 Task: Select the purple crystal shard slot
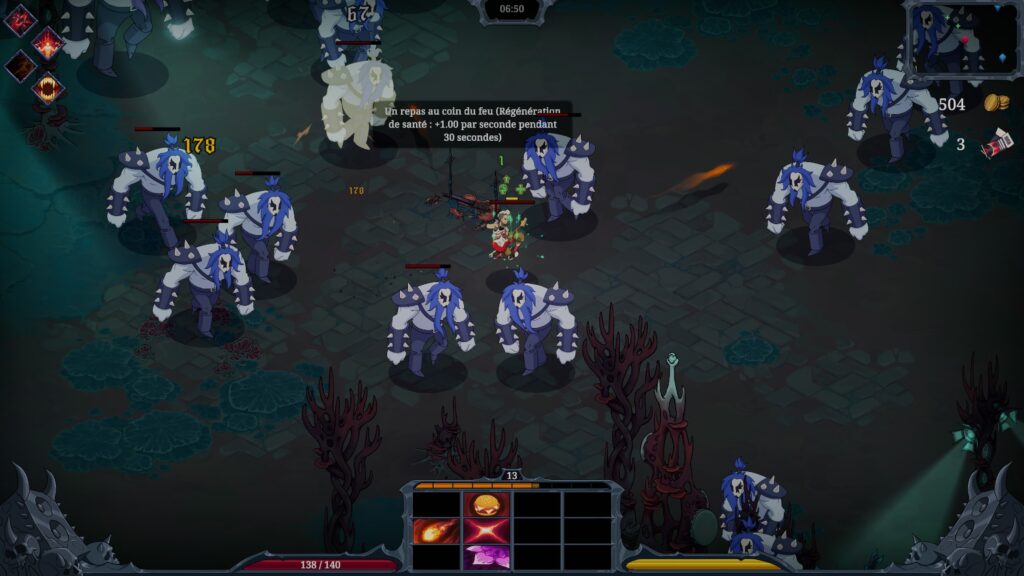487,556
